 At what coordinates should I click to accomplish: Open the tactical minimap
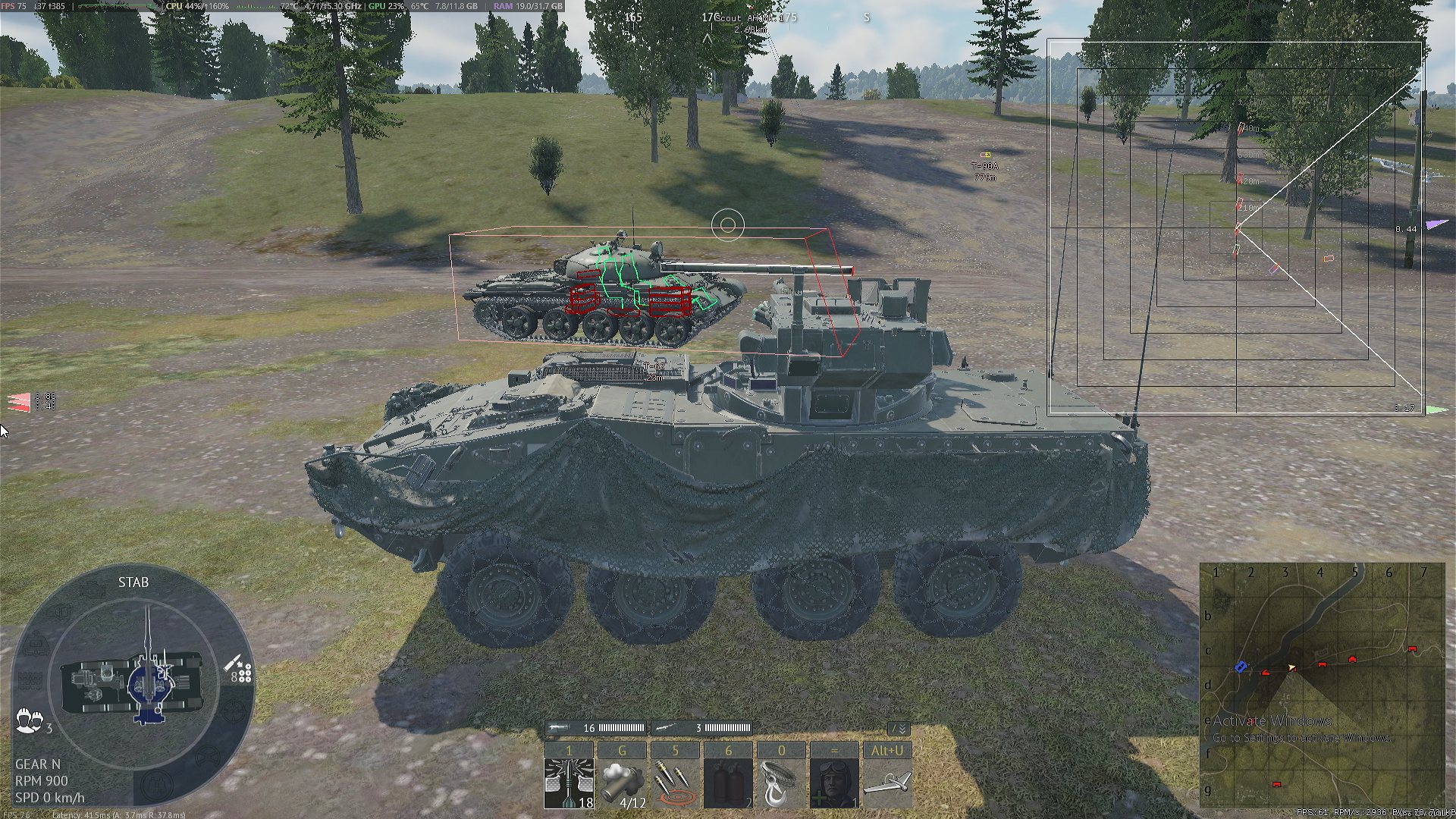[x=1322, y=686]
